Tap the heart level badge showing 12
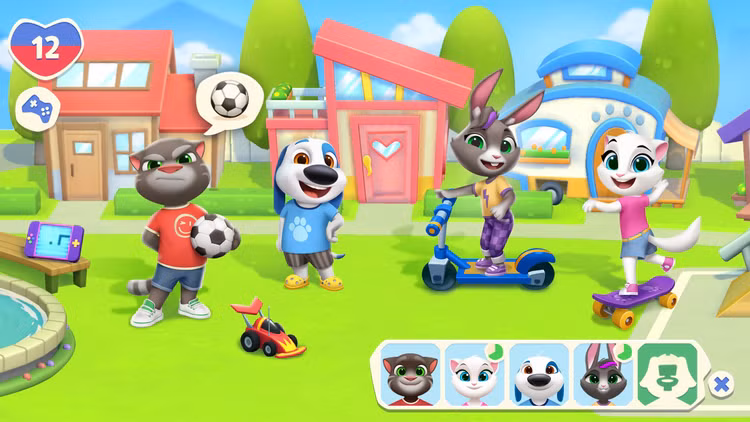 click(46, 47)
